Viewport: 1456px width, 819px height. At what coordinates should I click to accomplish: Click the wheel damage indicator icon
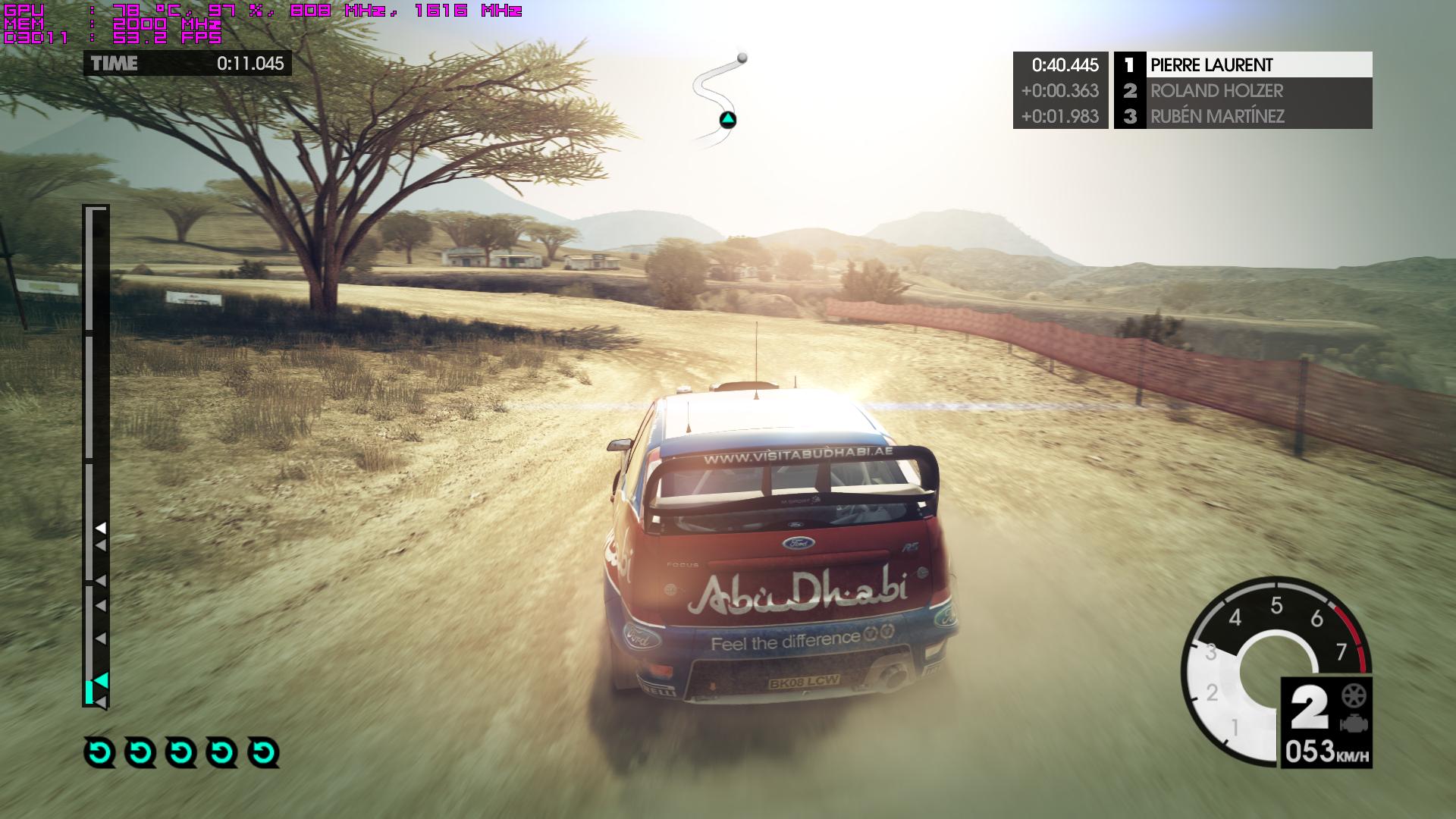point(1354,695)
